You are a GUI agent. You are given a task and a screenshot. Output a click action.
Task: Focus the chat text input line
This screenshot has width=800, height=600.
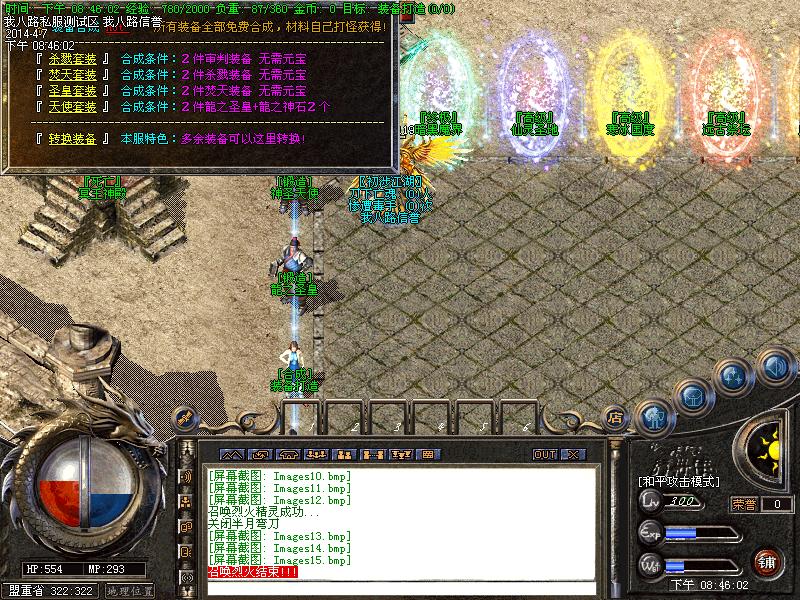pos(400,588)
